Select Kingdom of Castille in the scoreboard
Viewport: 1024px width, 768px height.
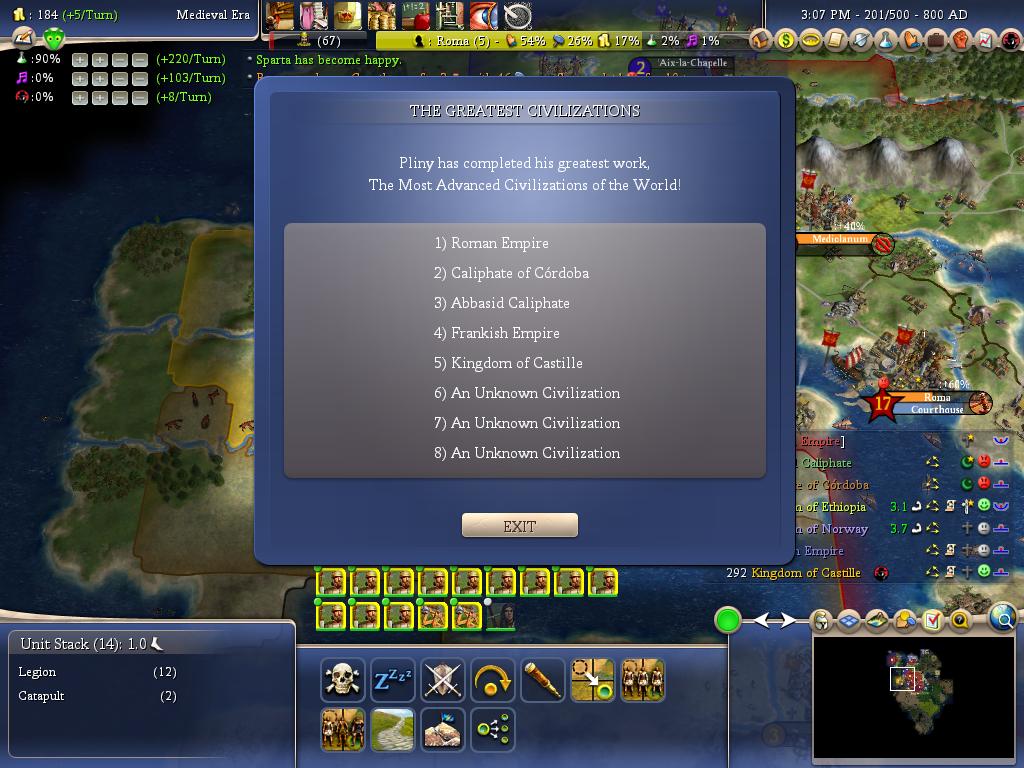pos(806,573)
